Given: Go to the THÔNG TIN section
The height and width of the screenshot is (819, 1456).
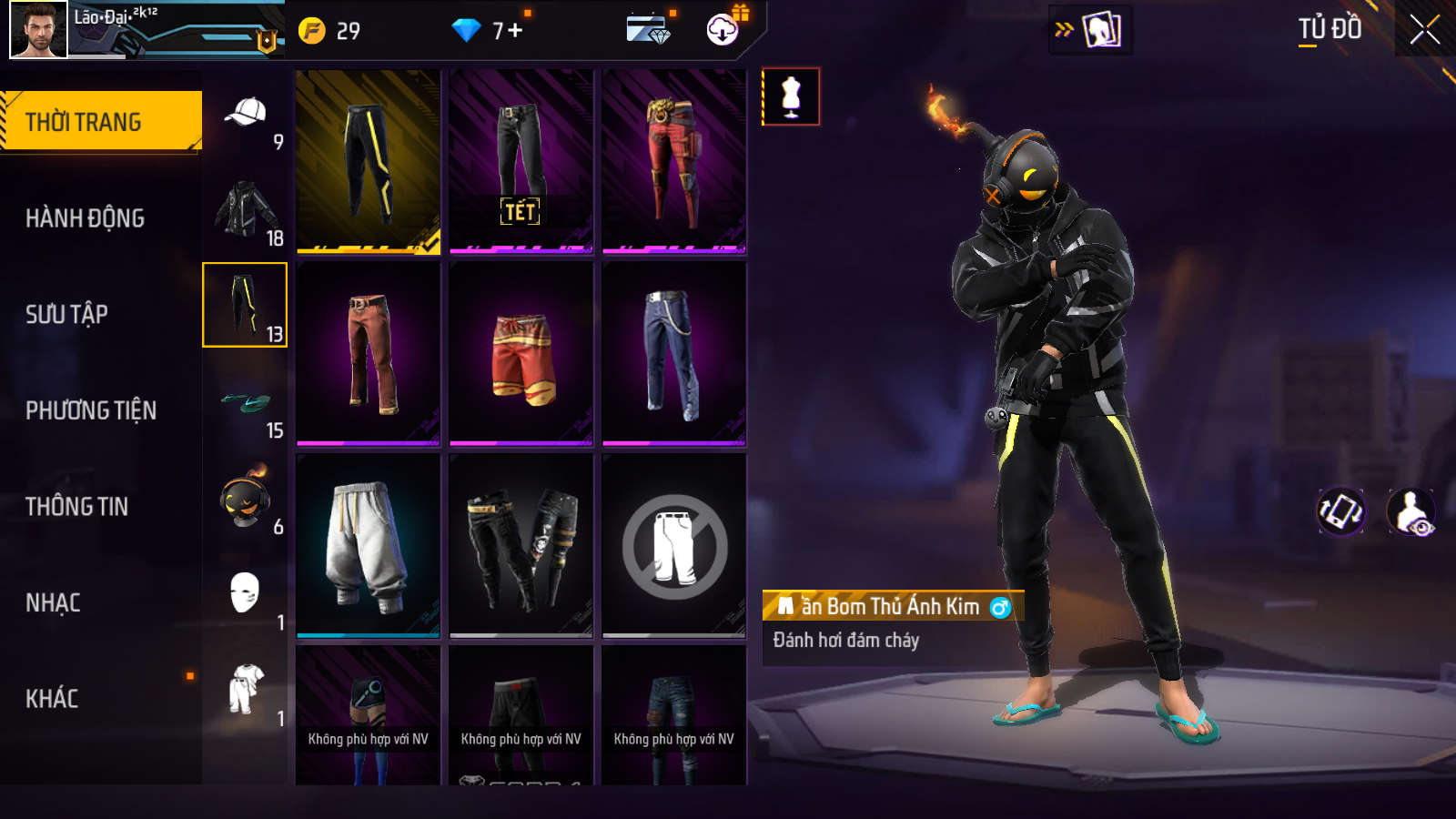Looking at the screenshot, I should coord(76,507).
